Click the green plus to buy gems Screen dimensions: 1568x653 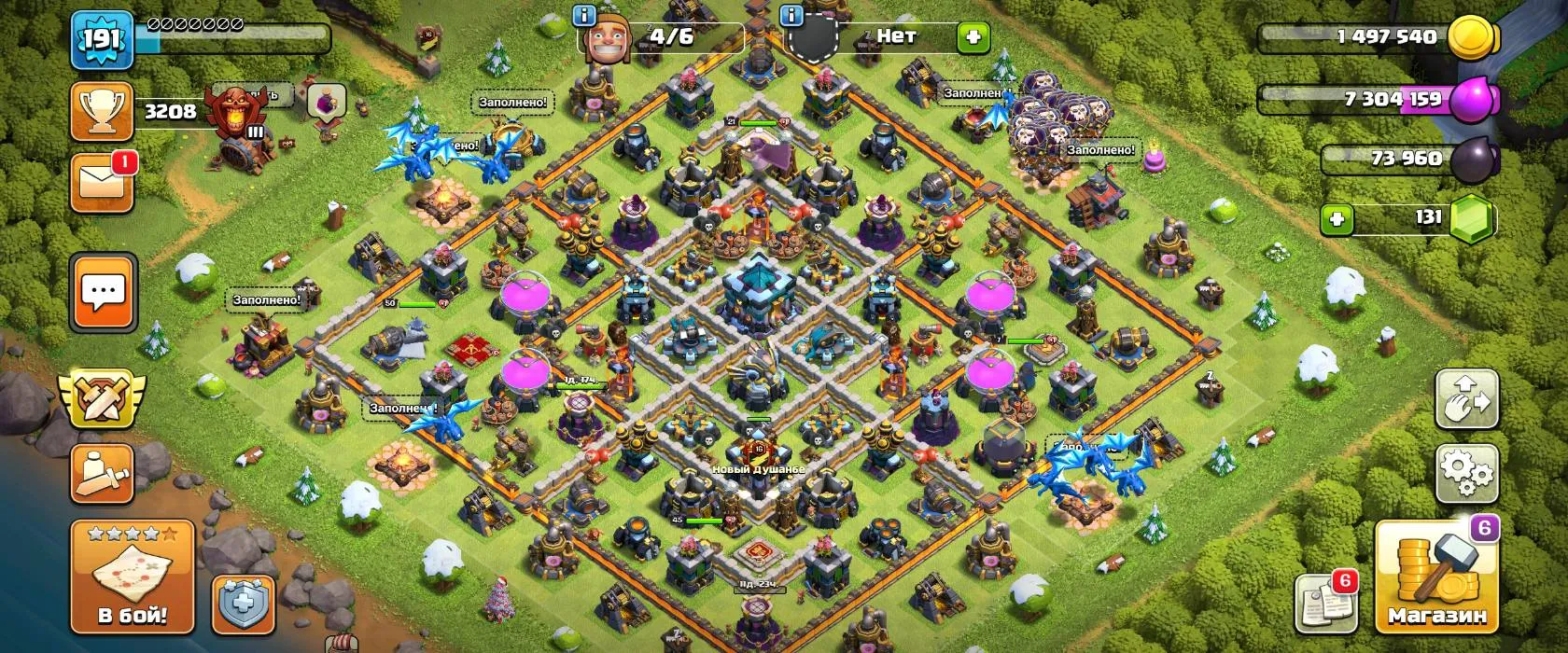[1337, 219]
